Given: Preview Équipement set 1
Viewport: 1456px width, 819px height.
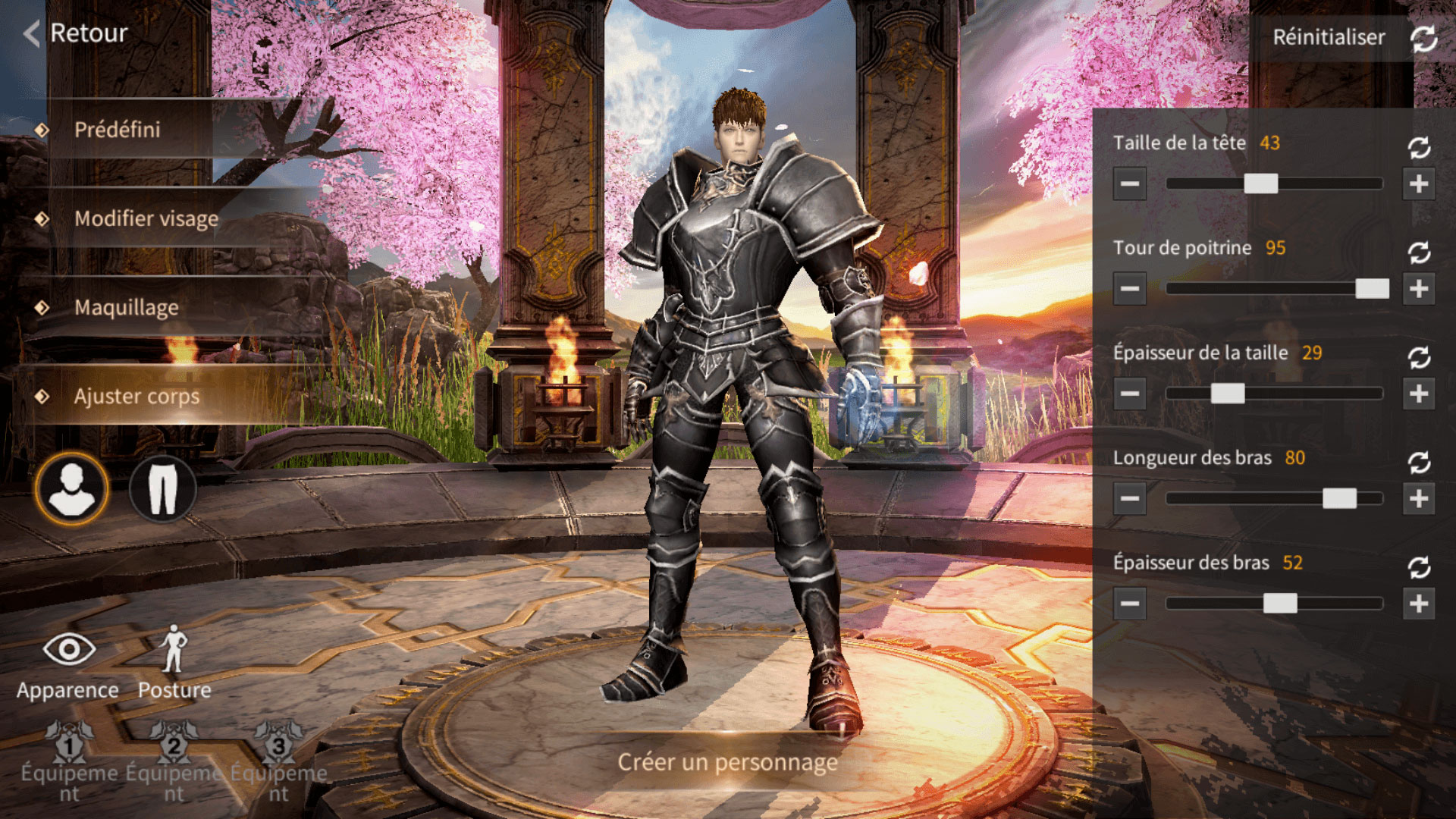Looking at the screenshot, I should [69, 747].
